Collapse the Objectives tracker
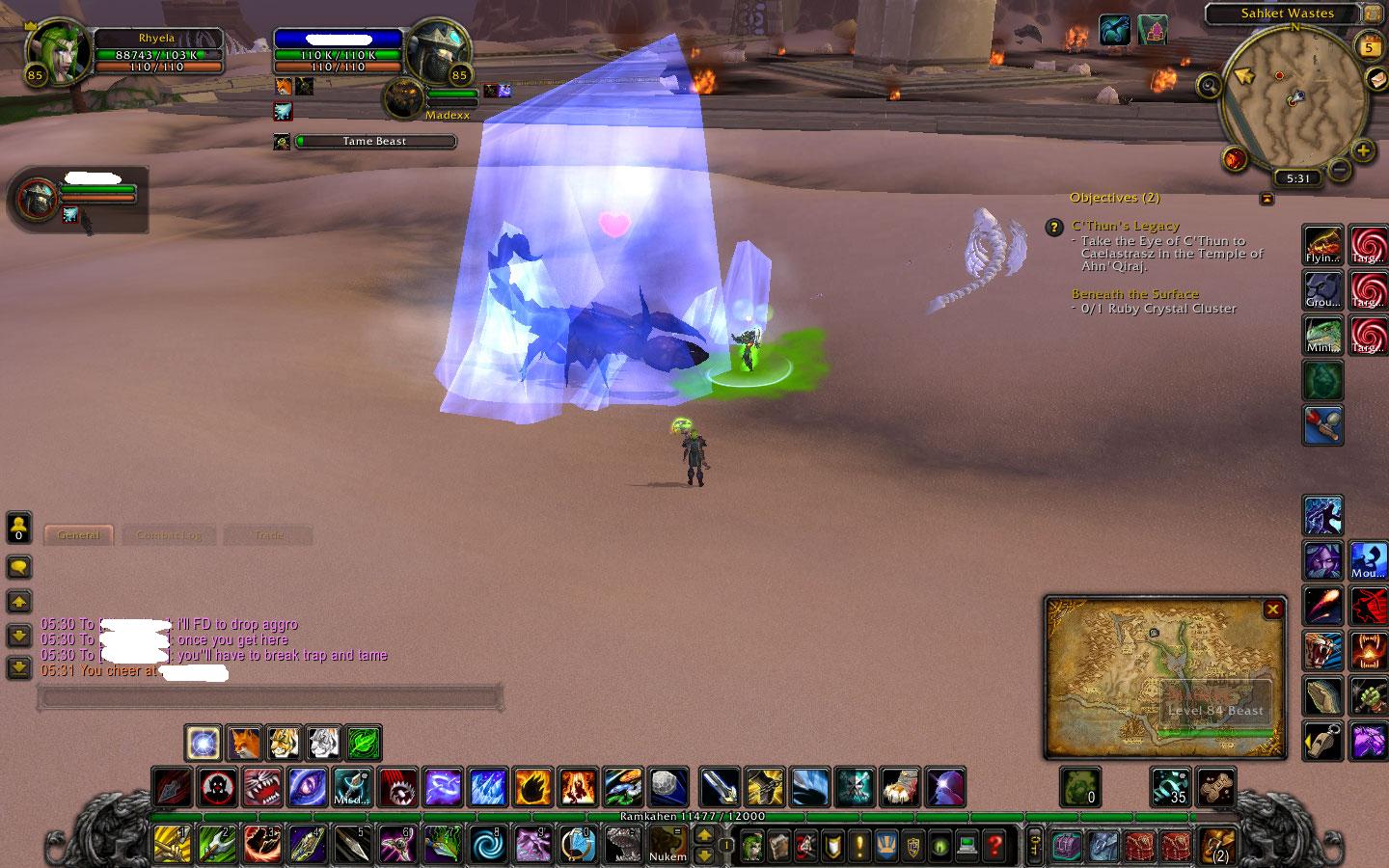The height and width of the screenshot is (868, 1389). pyautogui.click(x=1266, y=199)
